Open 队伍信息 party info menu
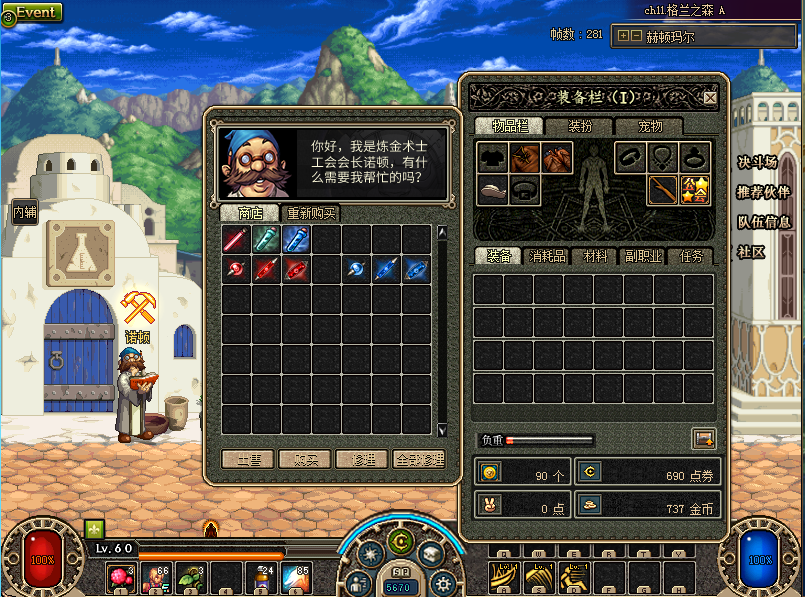The height and width of the screenshot is (597, 805). coord(764,222)
